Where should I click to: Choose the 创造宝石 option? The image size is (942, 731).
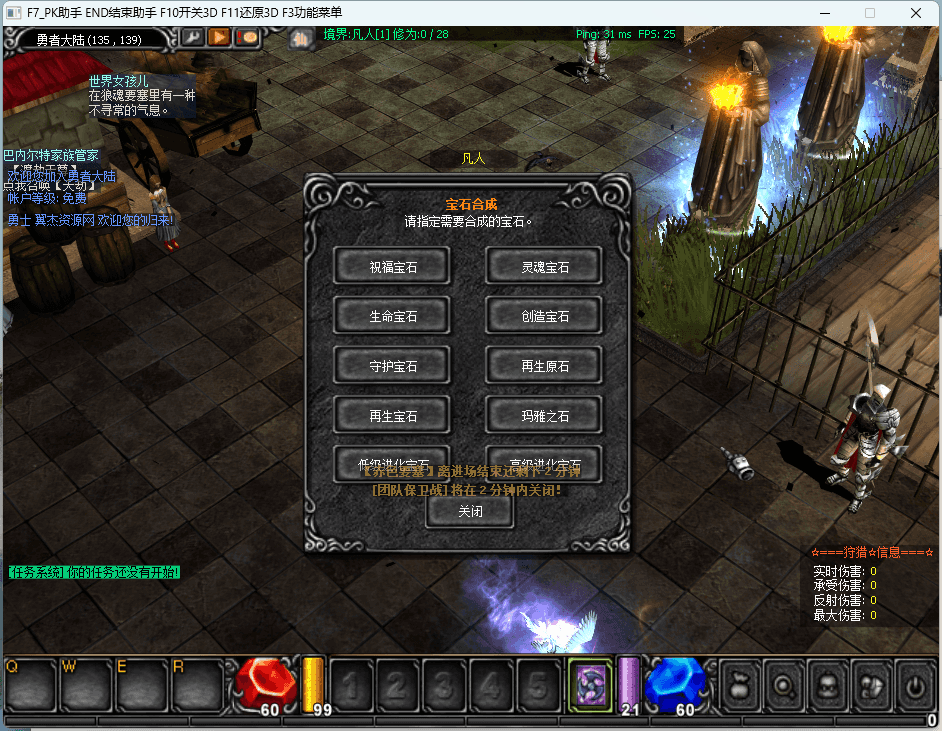(544, 316)
